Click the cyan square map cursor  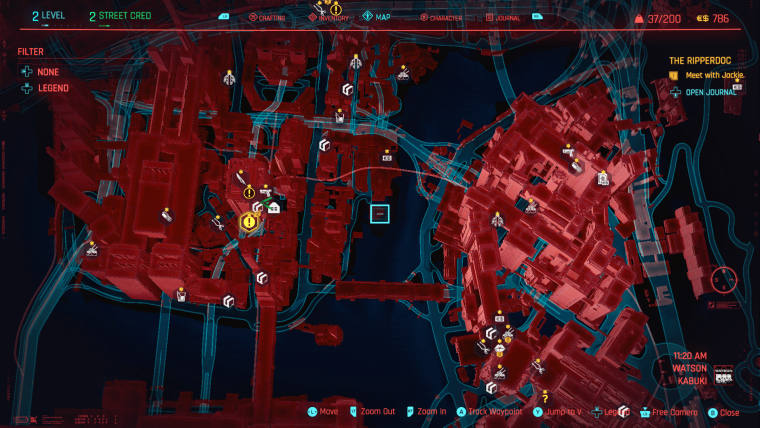(379, 213)
